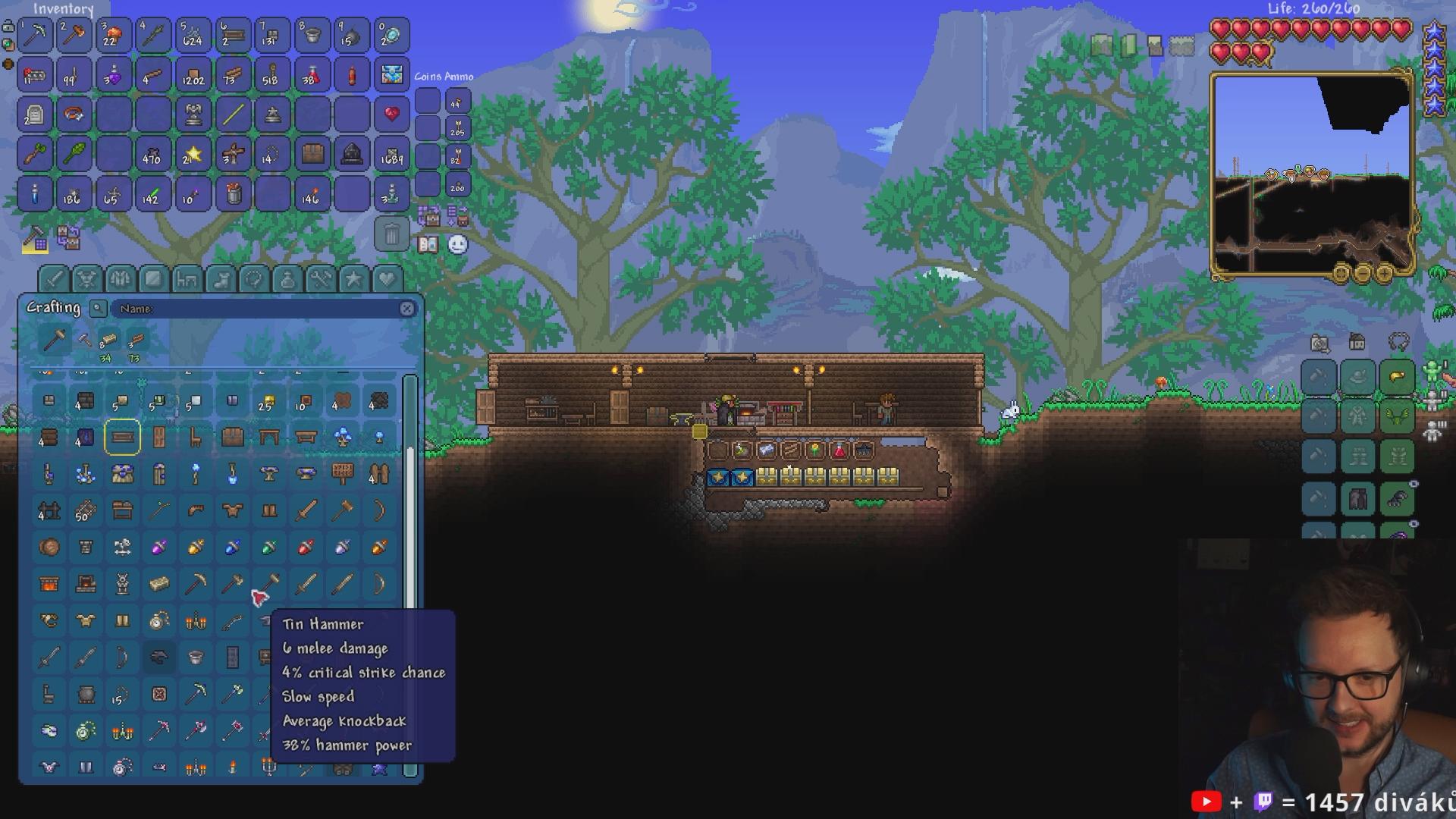Clear the crafting search with the X button

407,309
